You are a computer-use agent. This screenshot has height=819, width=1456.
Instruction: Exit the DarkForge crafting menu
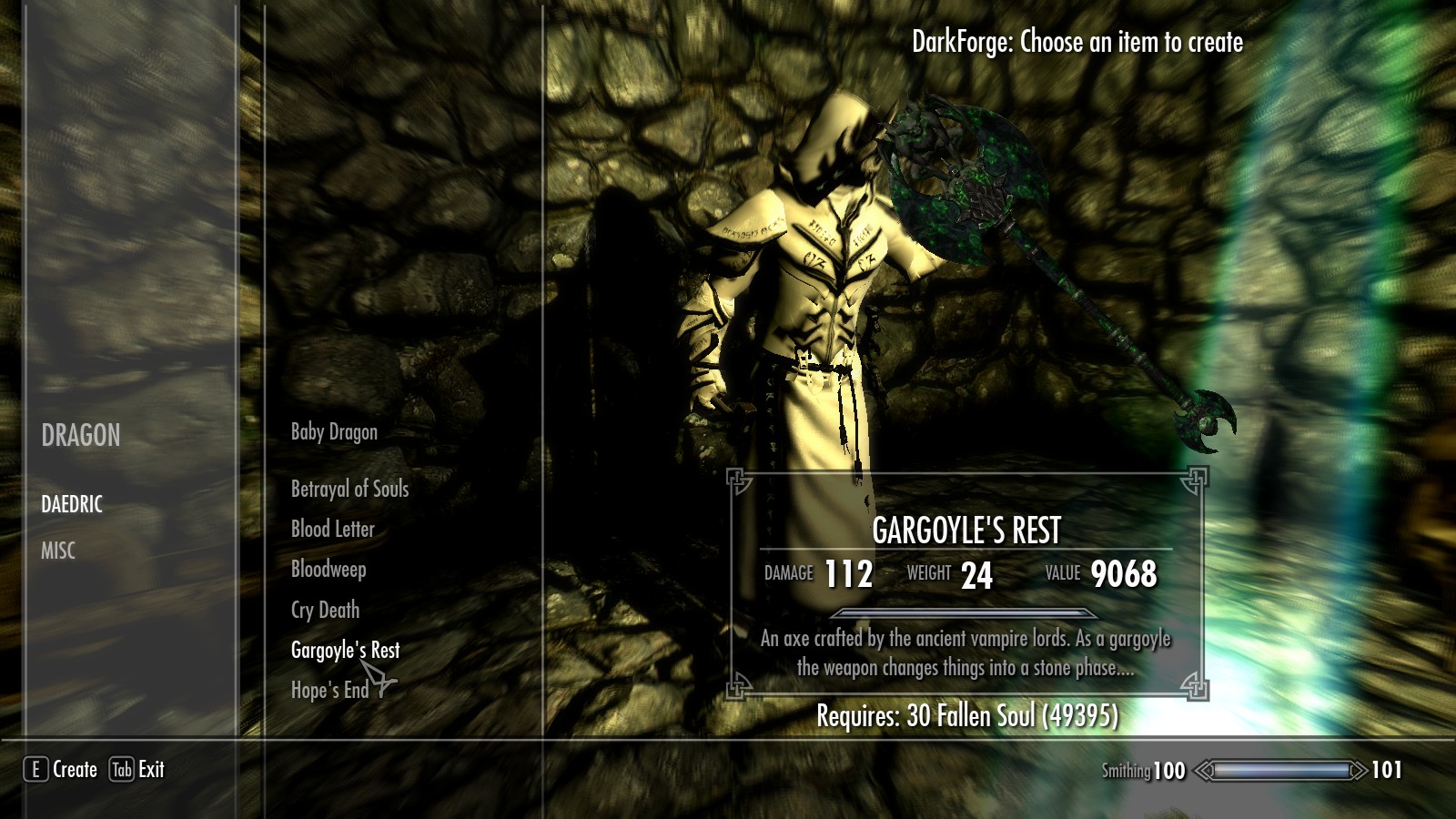click(137, 770)
